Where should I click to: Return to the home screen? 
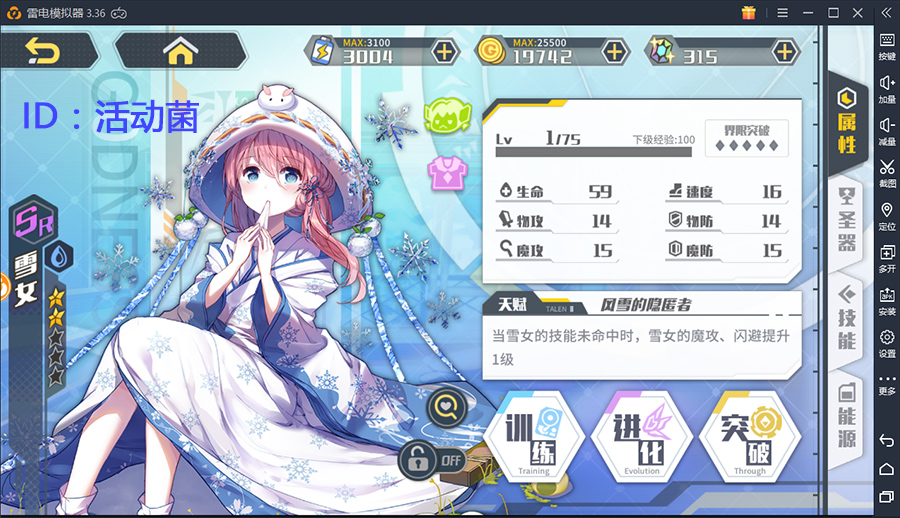pyautogui.click(x=181, y=50)
